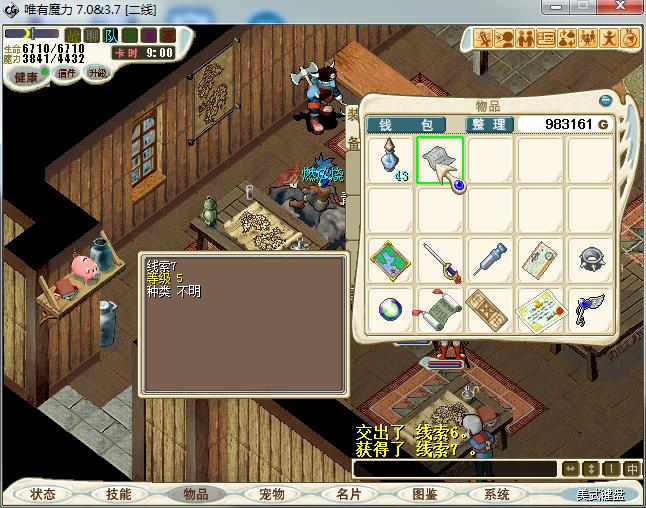Select the green scroll item slot
Viewport: 646px width, 508px height.
point(439,310)
